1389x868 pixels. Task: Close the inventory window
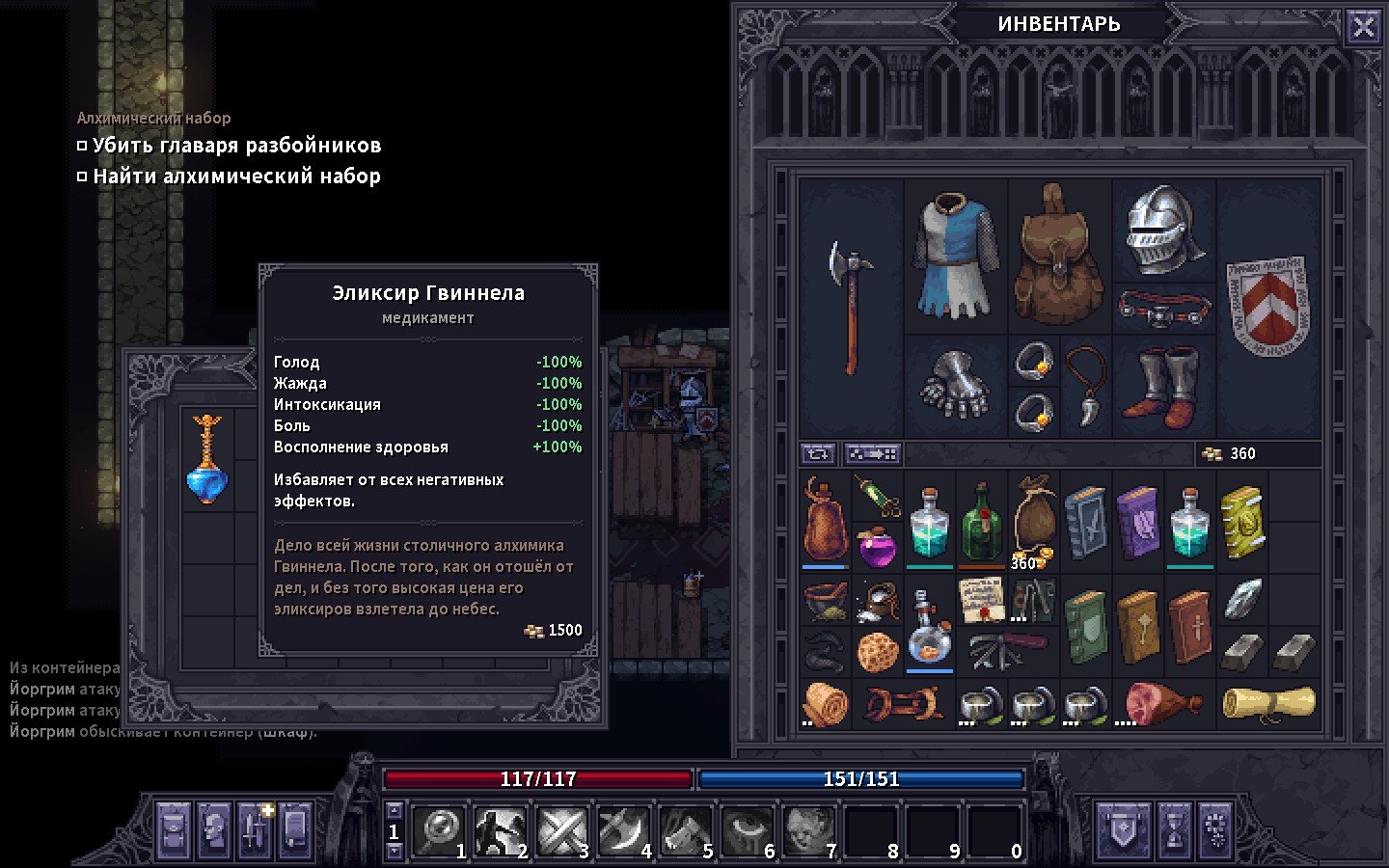(x=1363, y=27)
